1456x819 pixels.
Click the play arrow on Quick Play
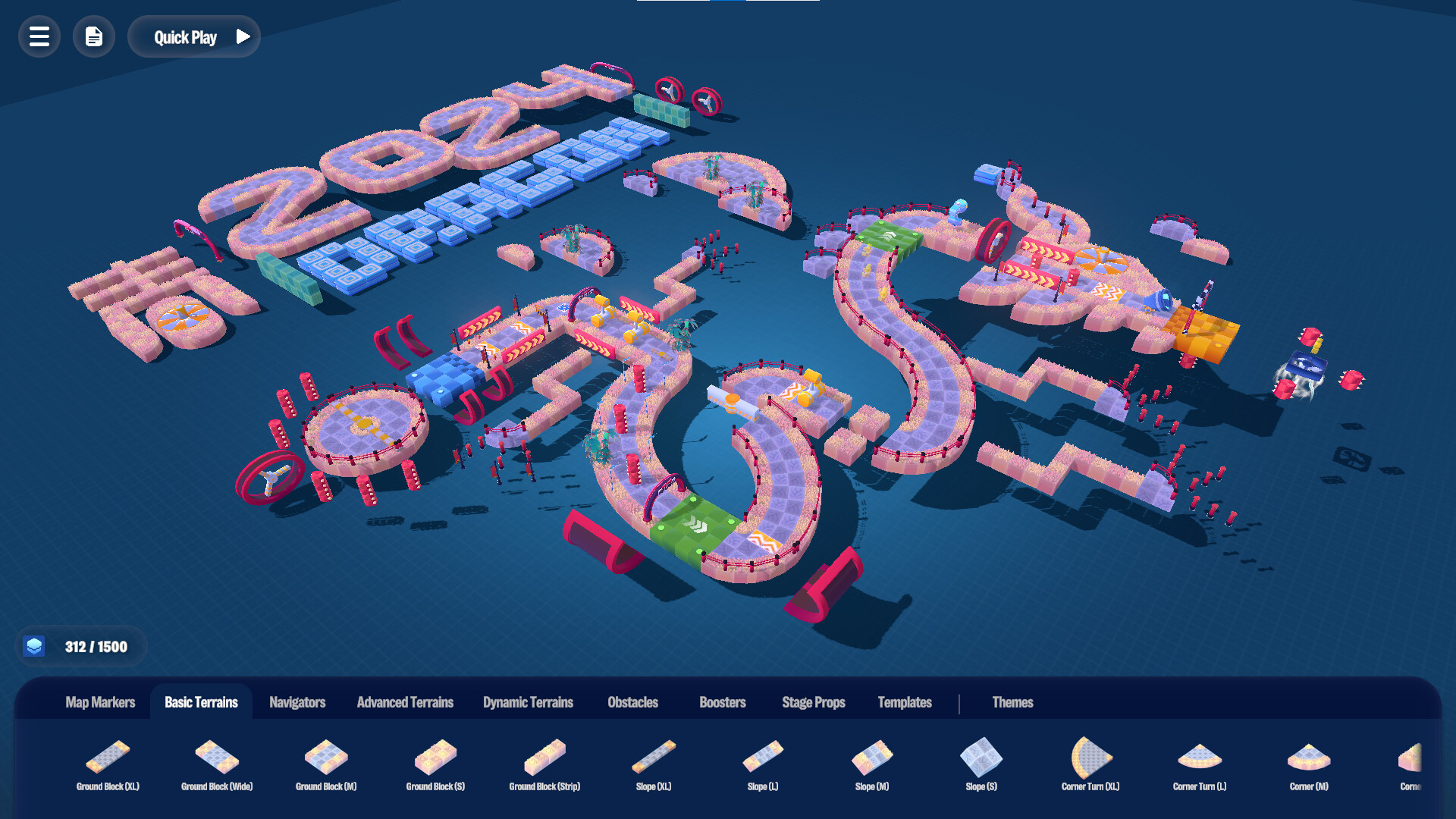(x=243, y=36)
